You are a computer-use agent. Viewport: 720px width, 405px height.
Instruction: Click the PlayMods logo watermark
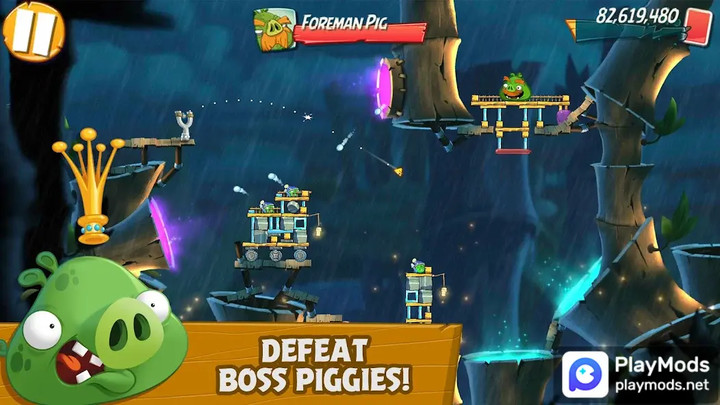tap(586, 374)
